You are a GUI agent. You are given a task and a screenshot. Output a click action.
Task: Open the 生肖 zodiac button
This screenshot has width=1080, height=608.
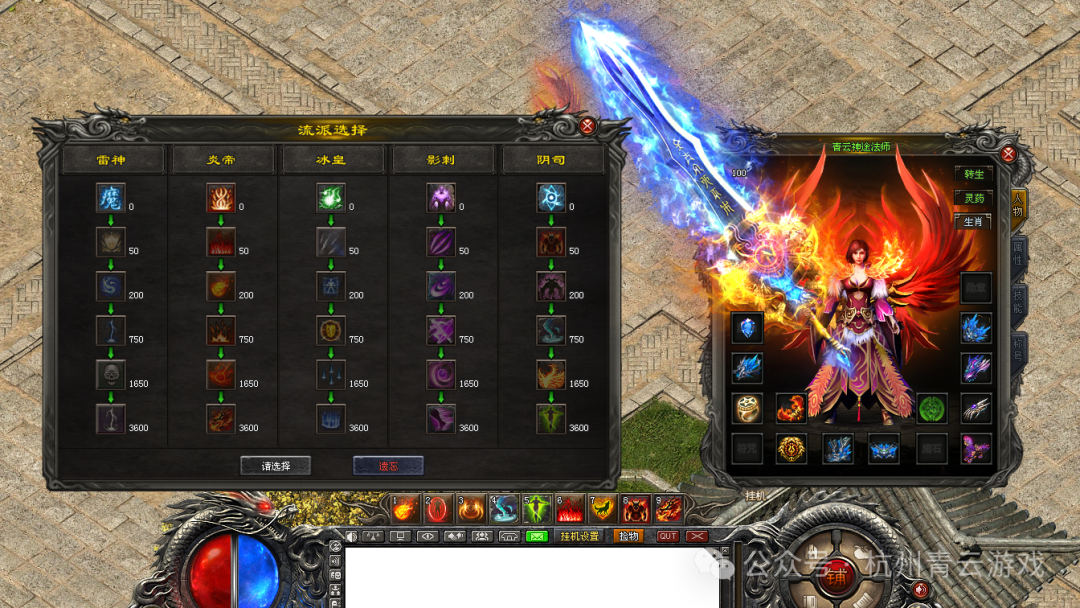click(x=975, y=222)
